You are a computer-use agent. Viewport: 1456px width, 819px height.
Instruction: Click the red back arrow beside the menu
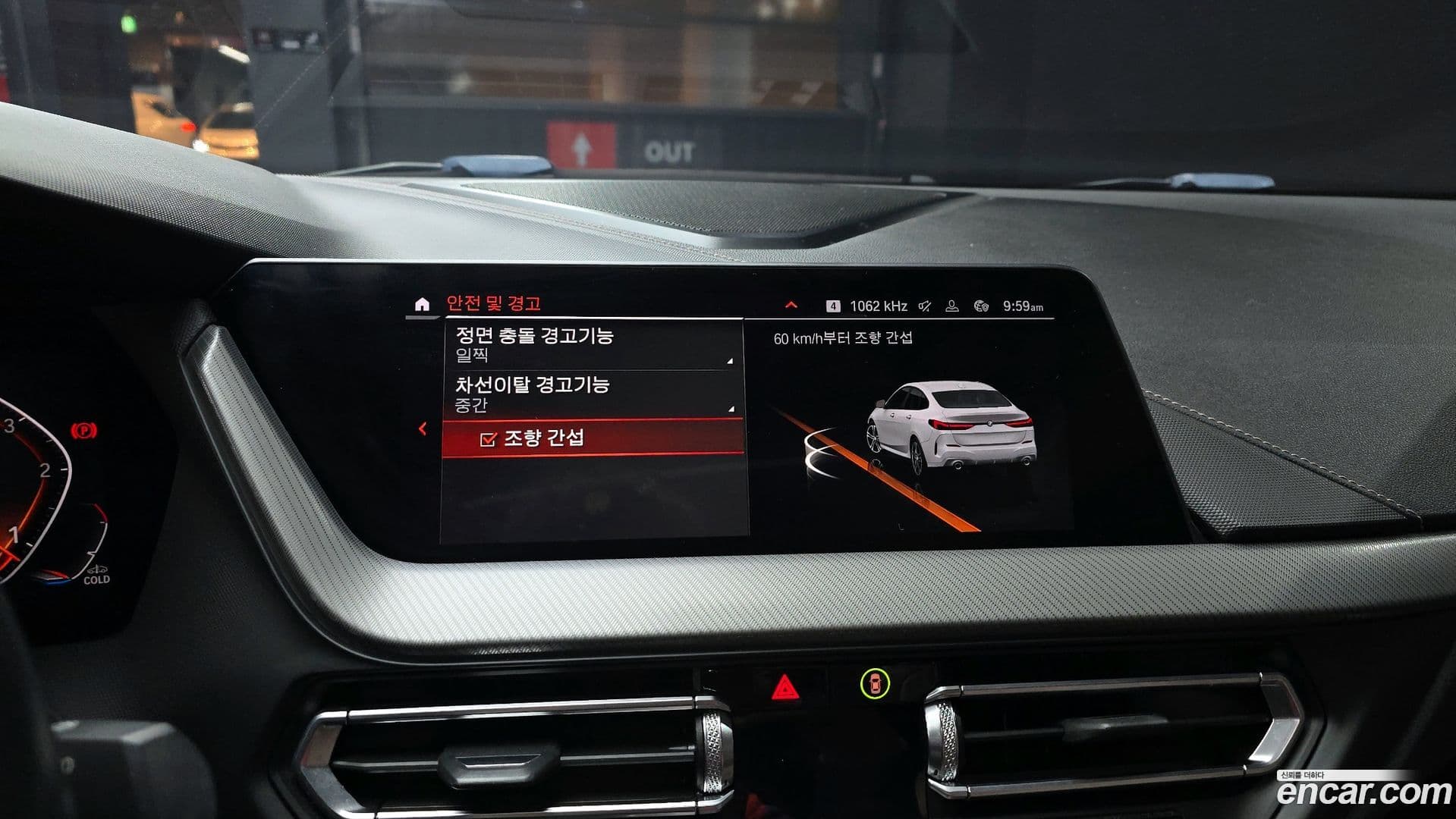tap(423, 429)
